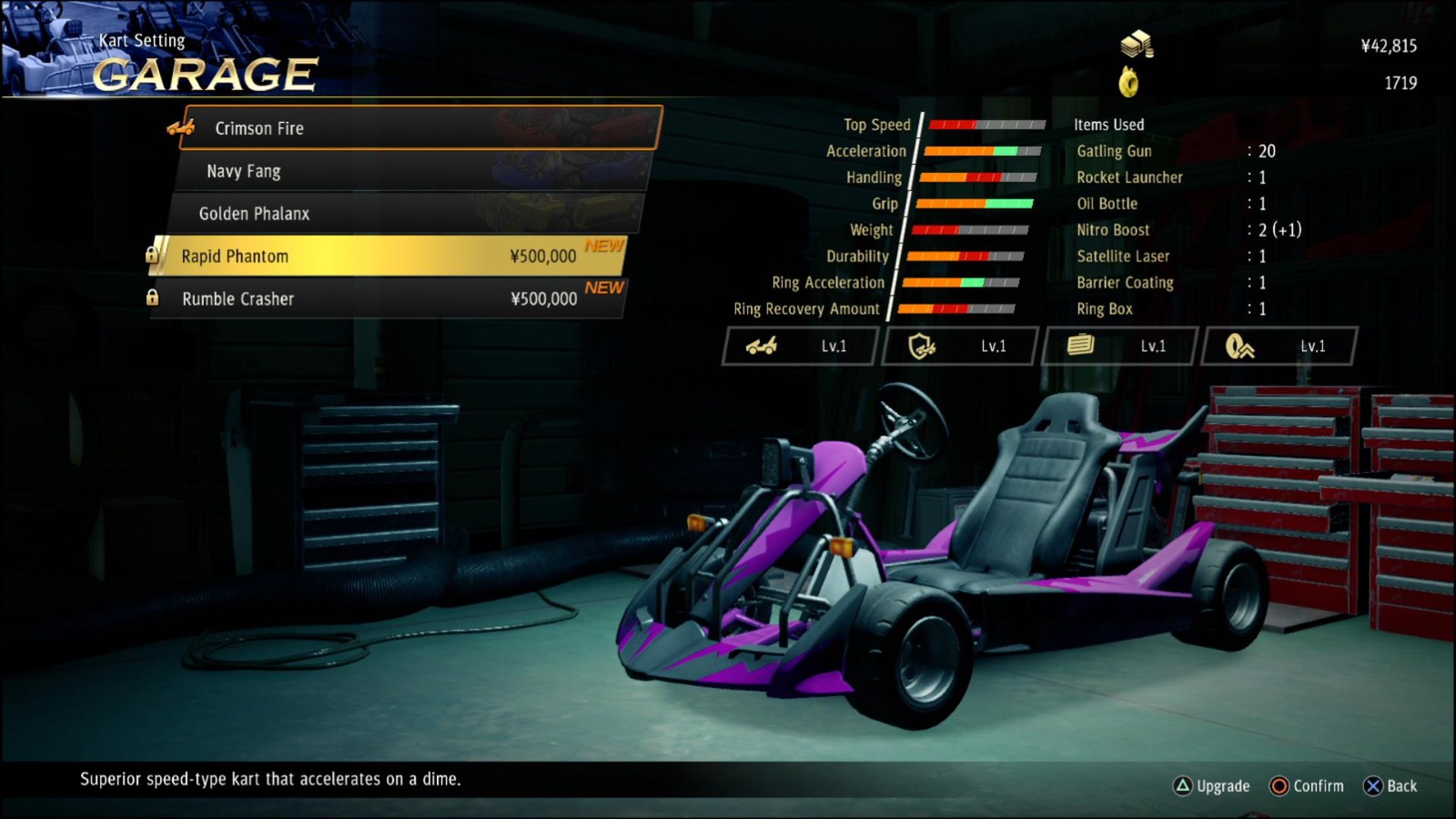Click the chassis plating upgrade icon
Screen dimensions: 1456x819
[x=1080, y=346]
